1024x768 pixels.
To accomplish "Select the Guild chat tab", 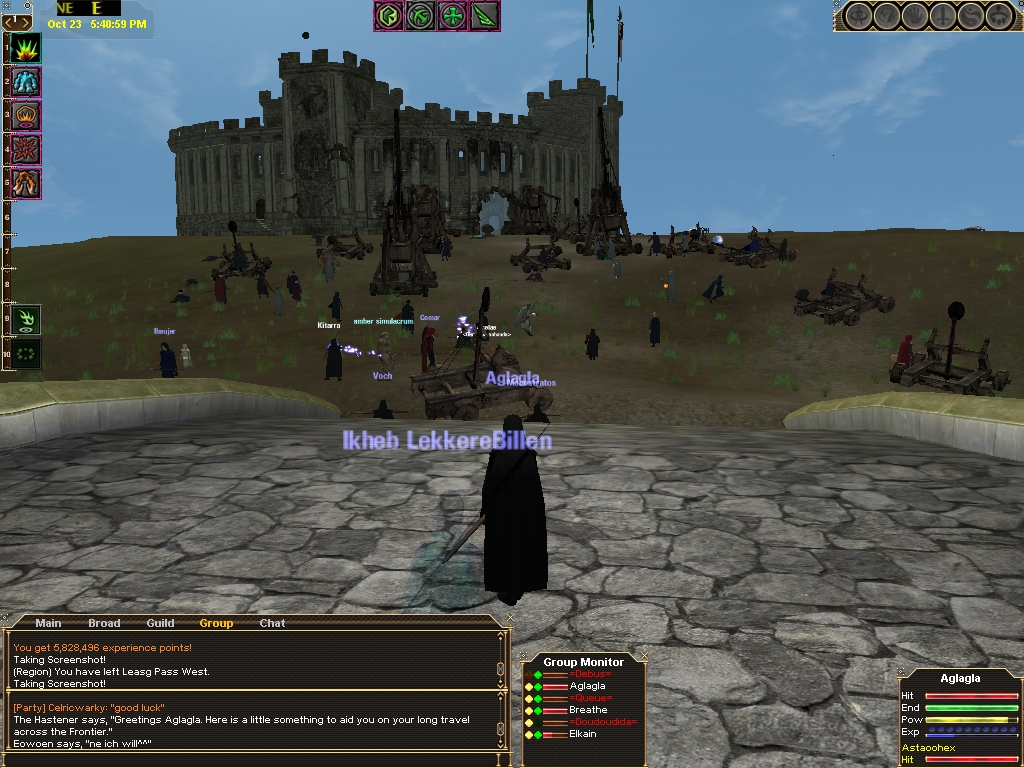I will pyautogui.click(x=160, y=623).
